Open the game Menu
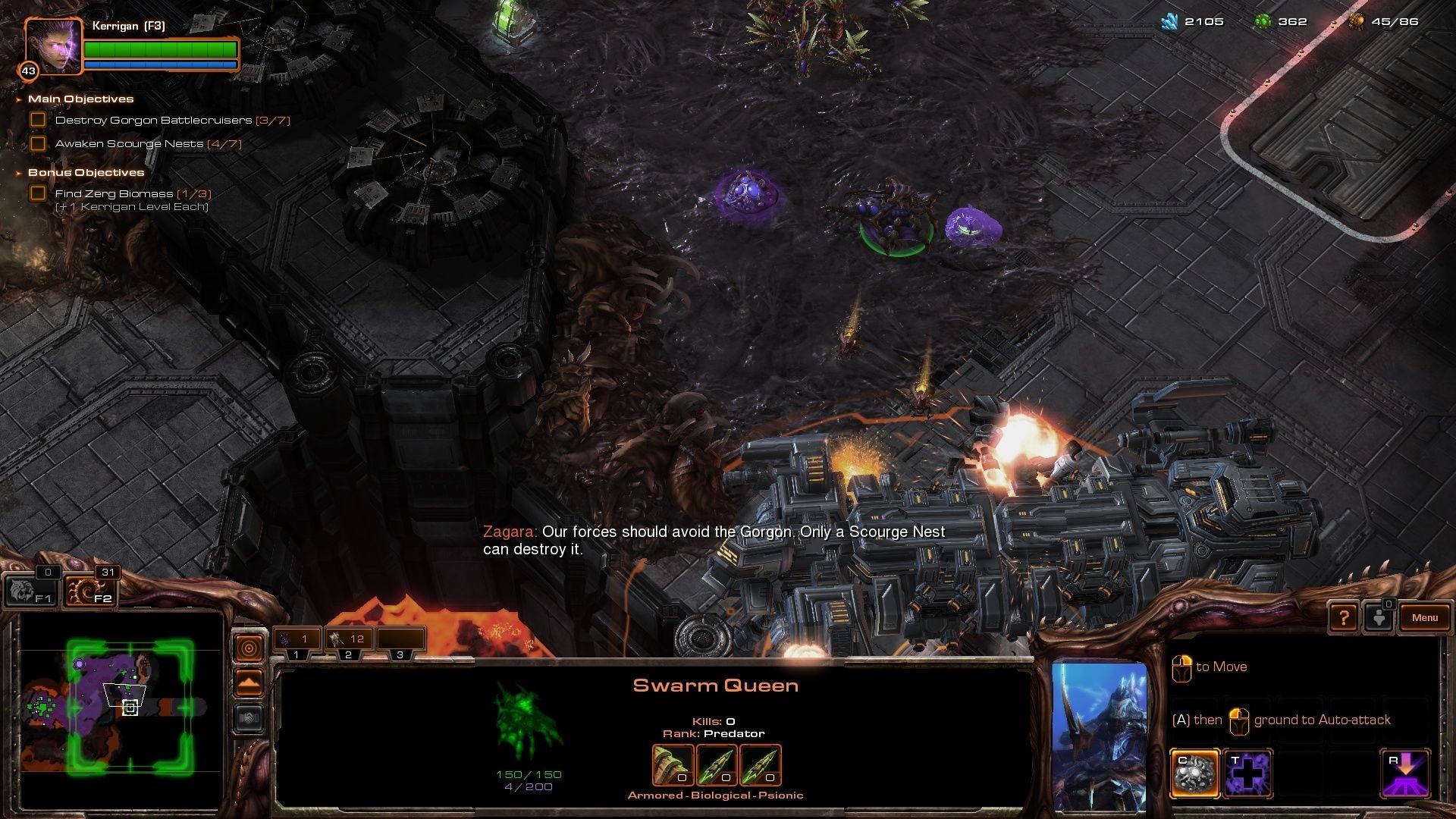Screen dimensions: 1456x819 1424,617
